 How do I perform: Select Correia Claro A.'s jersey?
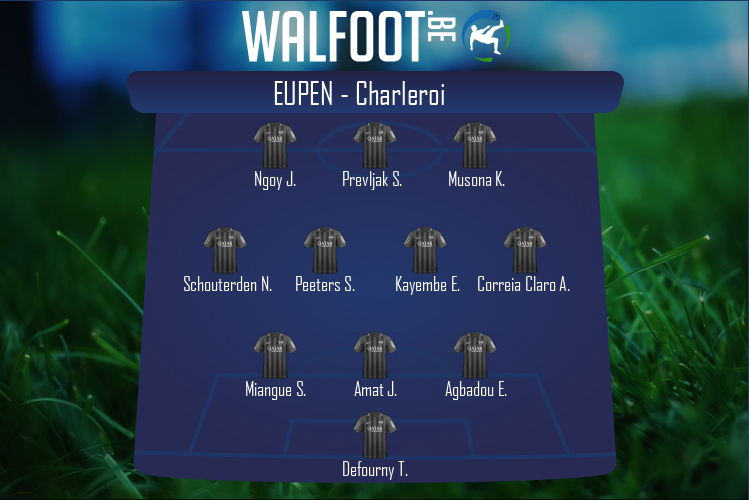[525, 251]
